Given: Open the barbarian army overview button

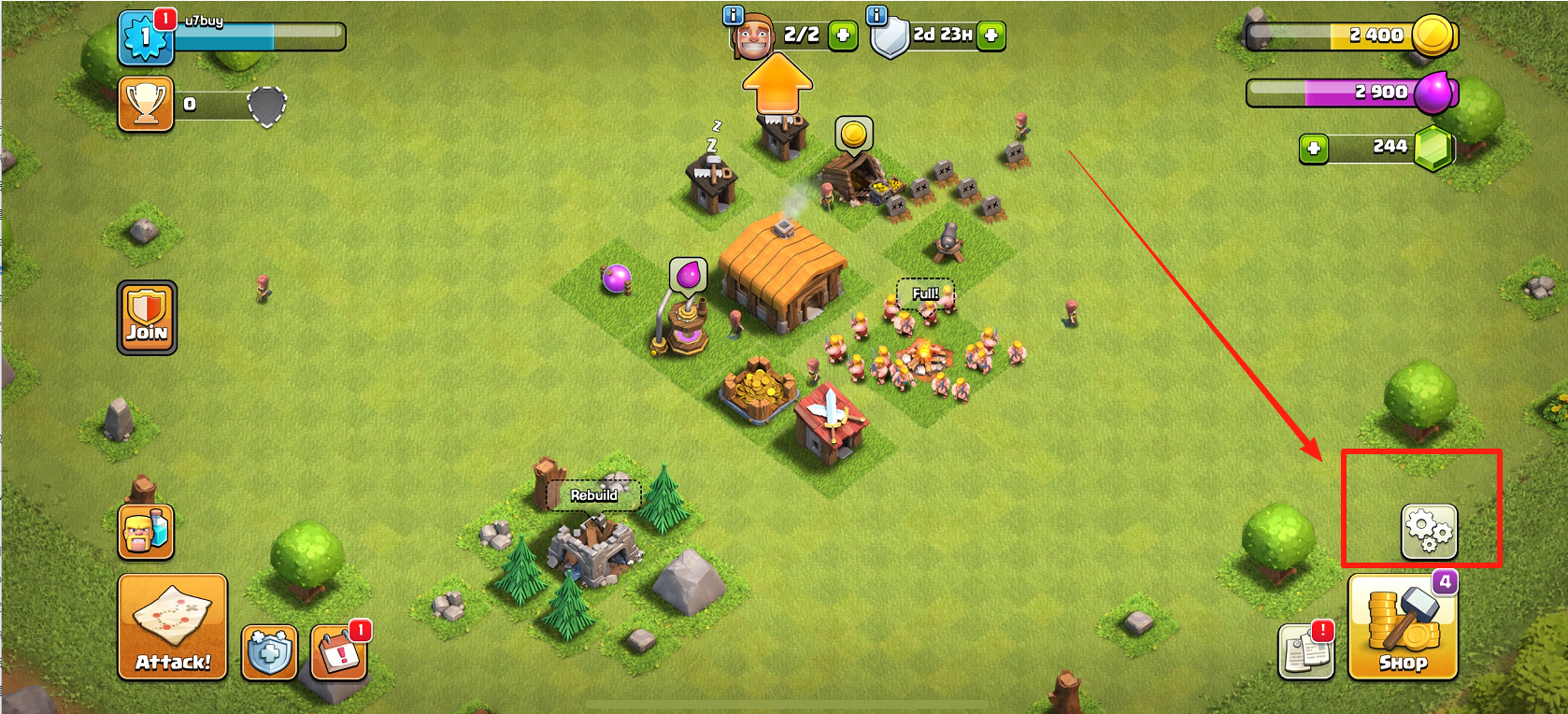Looking at the screenshot, I should 146,532.
